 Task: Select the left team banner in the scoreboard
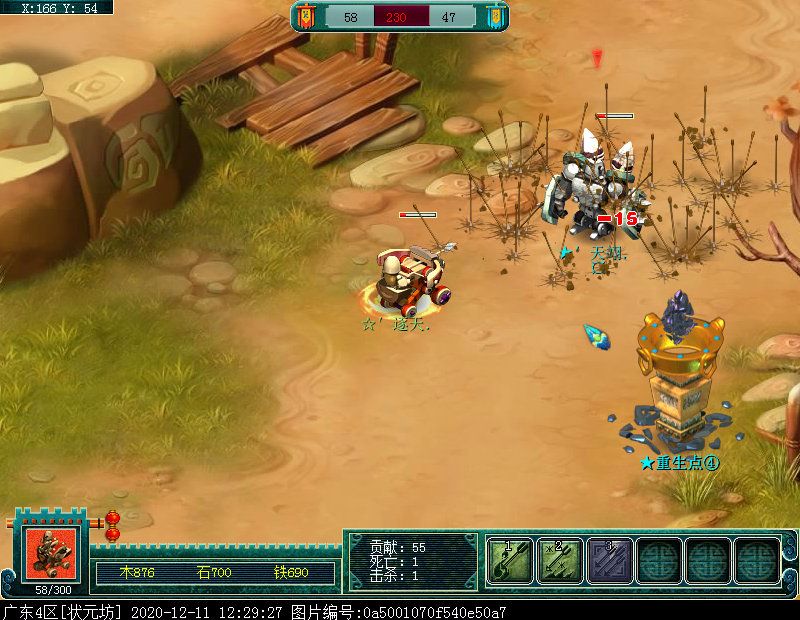point(307,16)
